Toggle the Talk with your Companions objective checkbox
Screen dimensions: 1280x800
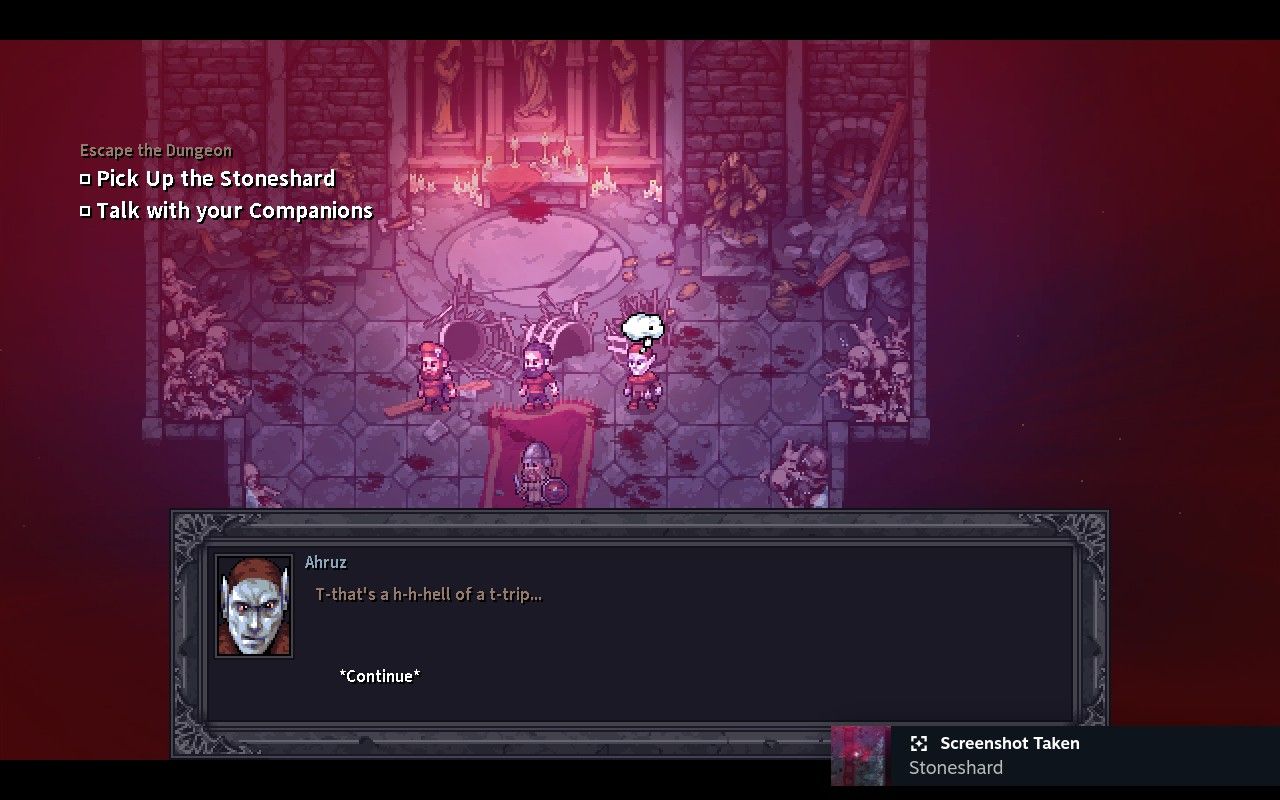pyautogui.click(x=85, y=210)
